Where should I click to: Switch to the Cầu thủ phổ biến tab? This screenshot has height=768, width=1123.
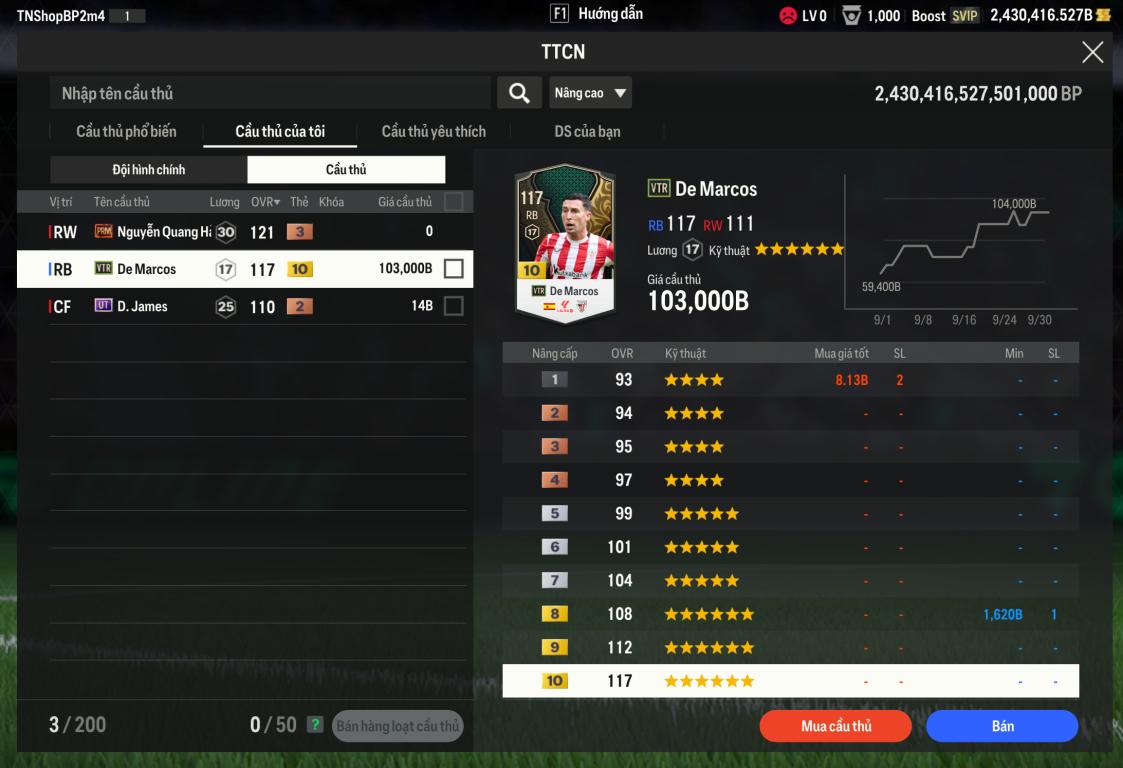[x=126, y=131]
